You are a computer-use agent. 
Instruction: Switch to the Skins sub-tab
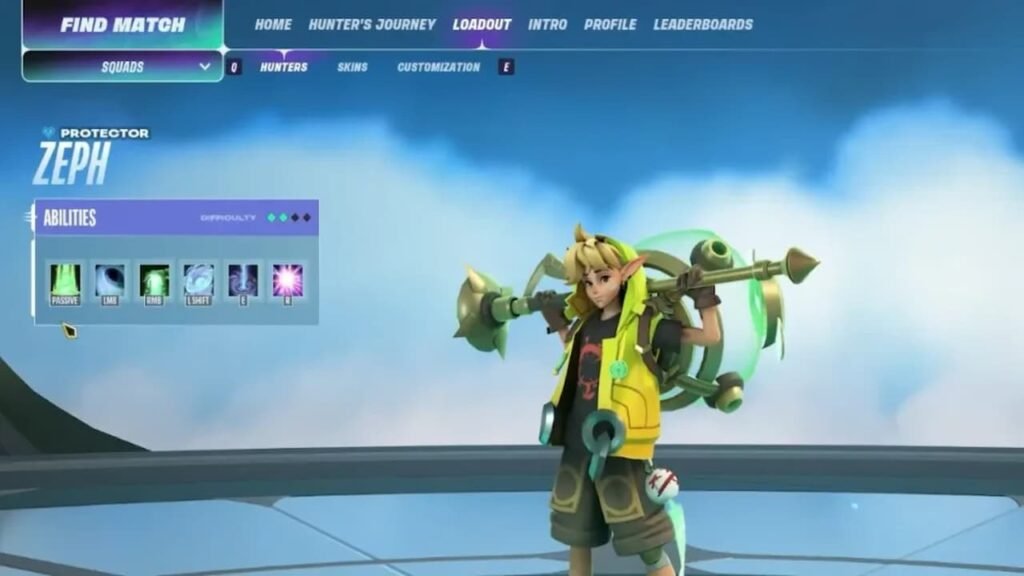[352, 67]
